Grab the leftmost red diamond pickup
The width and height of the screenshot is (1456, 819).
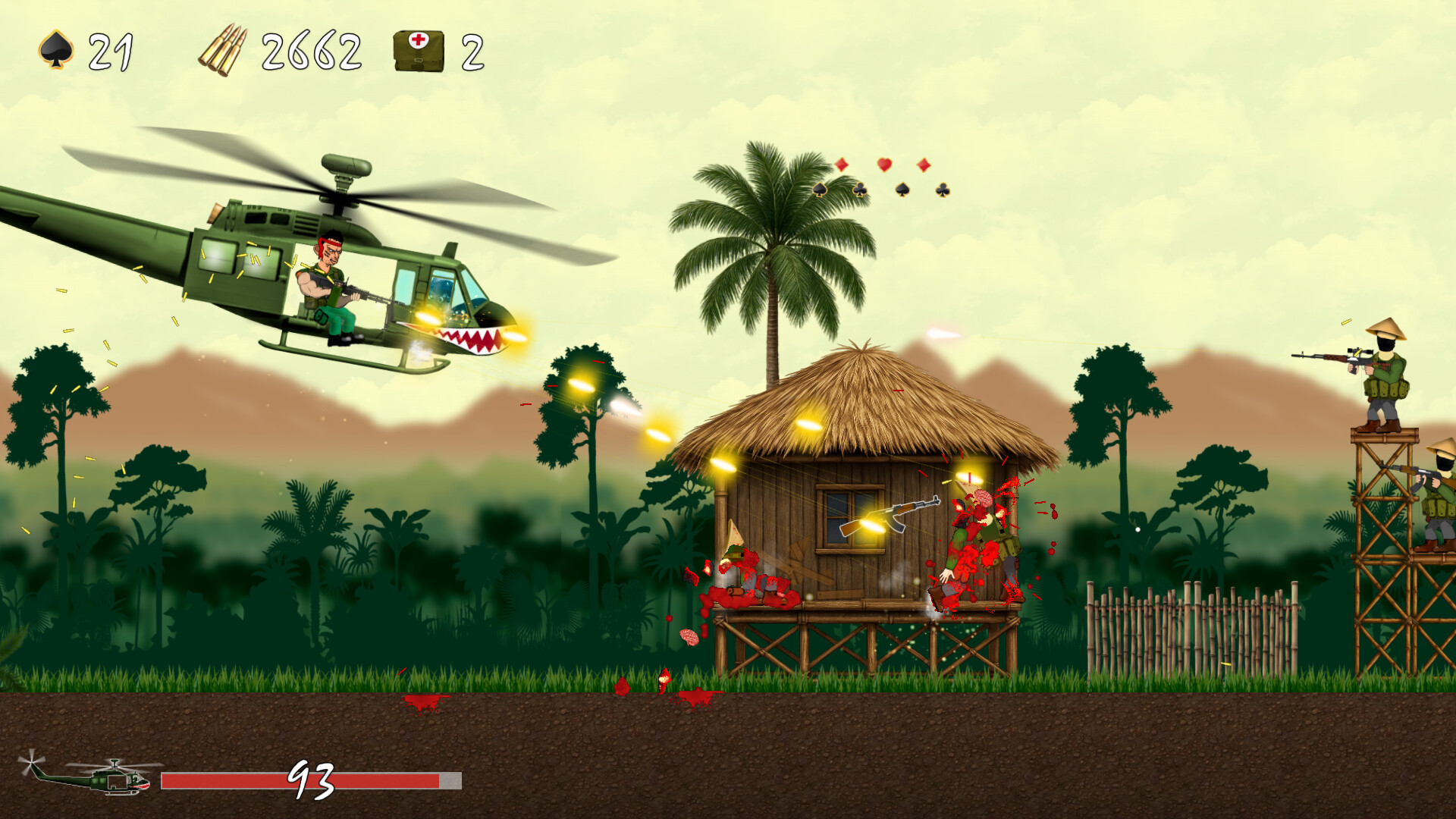[x=842, y=165]
